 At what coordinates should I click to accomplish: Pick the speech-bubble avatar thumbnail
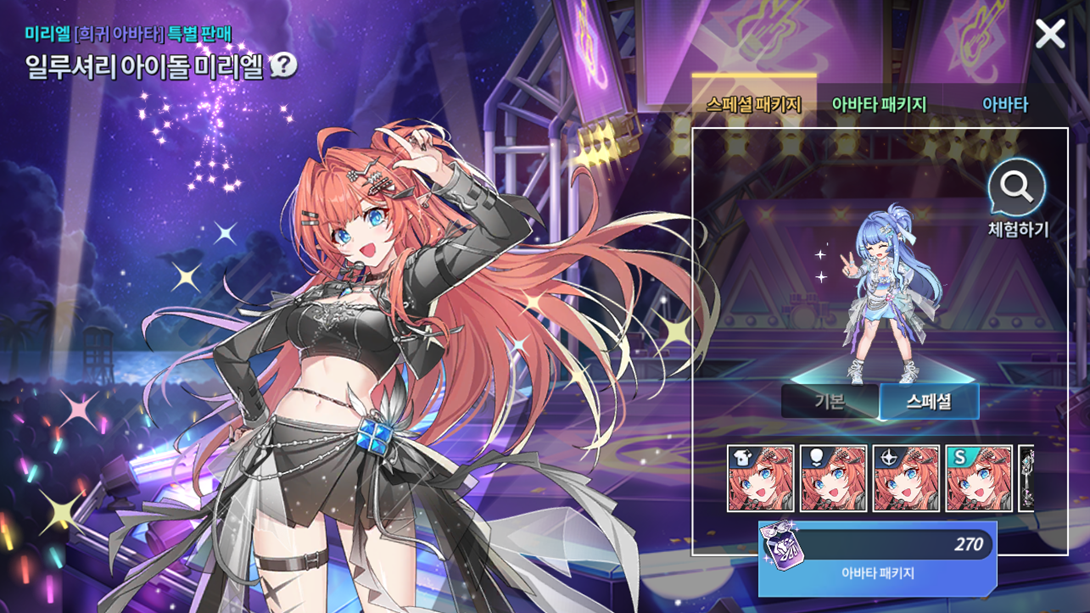[833, 479]
